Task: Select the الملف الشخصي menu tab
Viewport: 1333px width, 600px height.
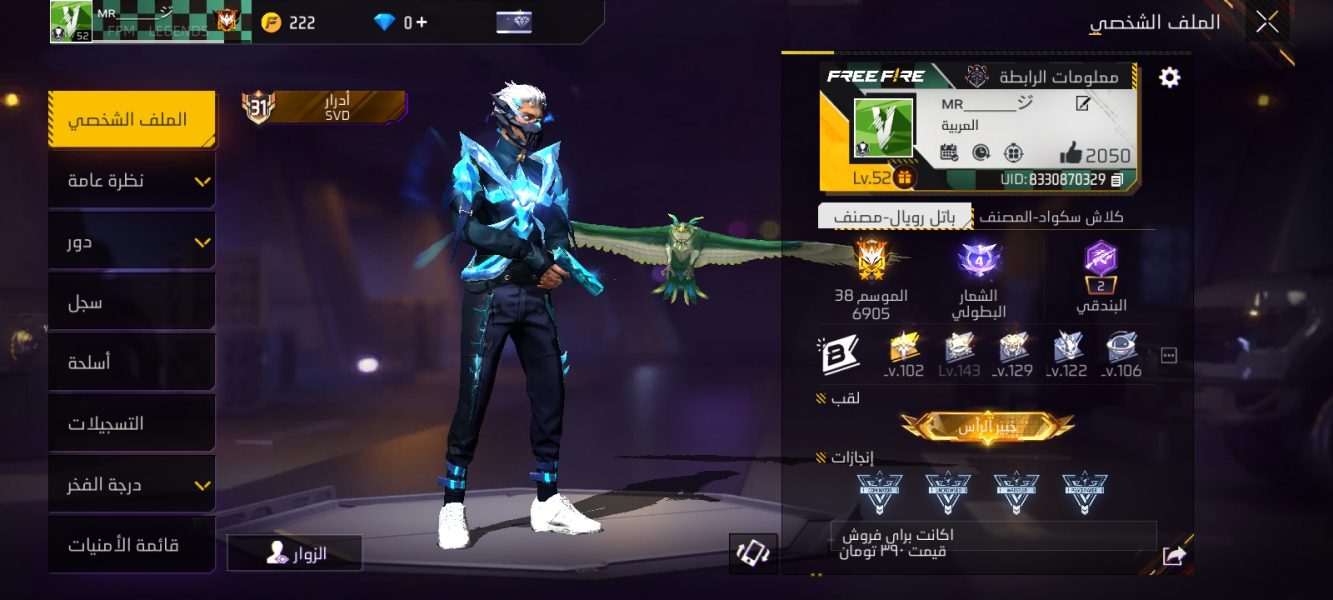Action: (x=132, y=120)
